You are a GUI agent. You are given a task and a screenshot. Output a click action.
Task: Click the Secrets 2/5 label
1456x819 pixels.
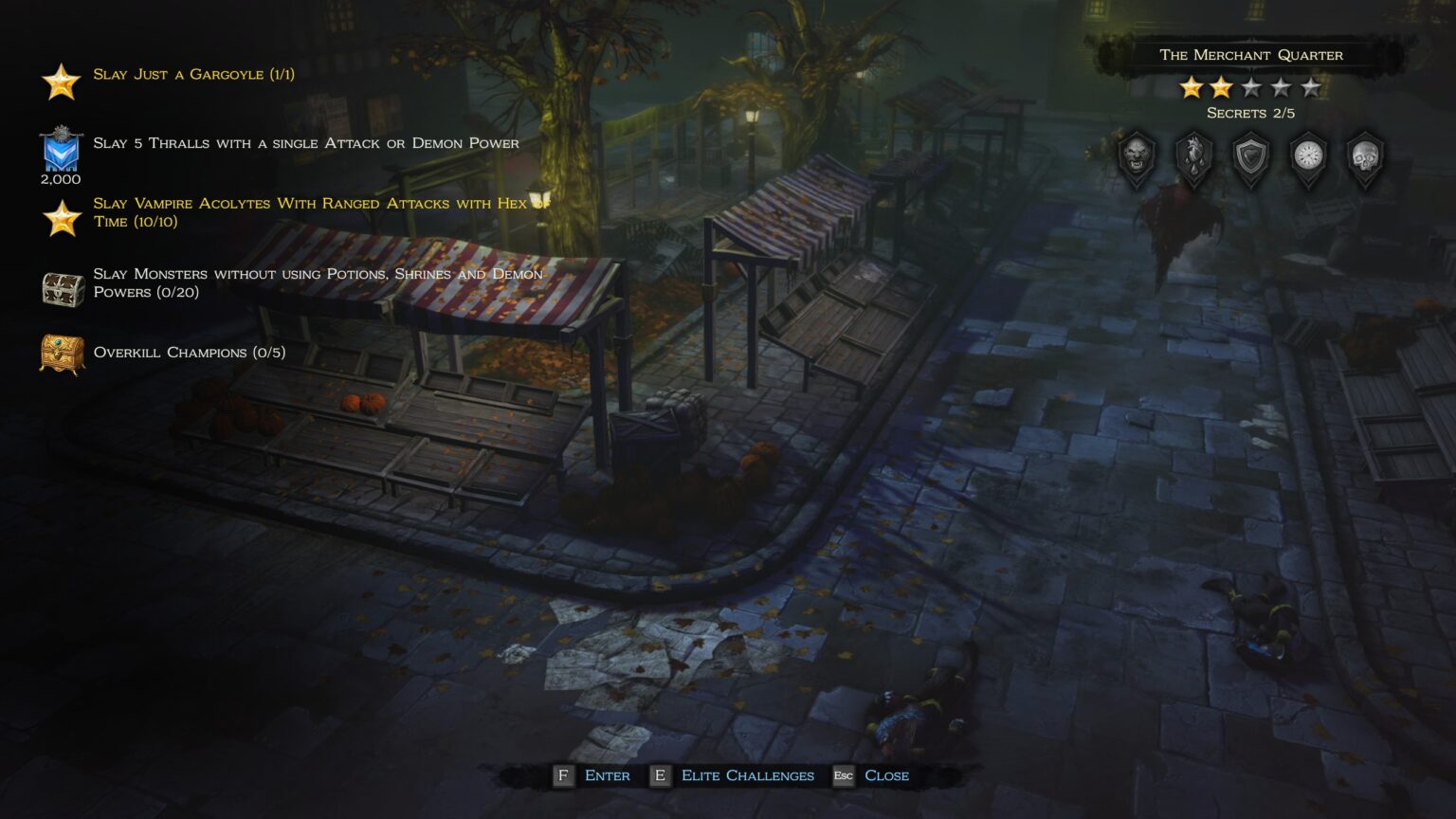pyautogui.click(x=1249, y=112)
